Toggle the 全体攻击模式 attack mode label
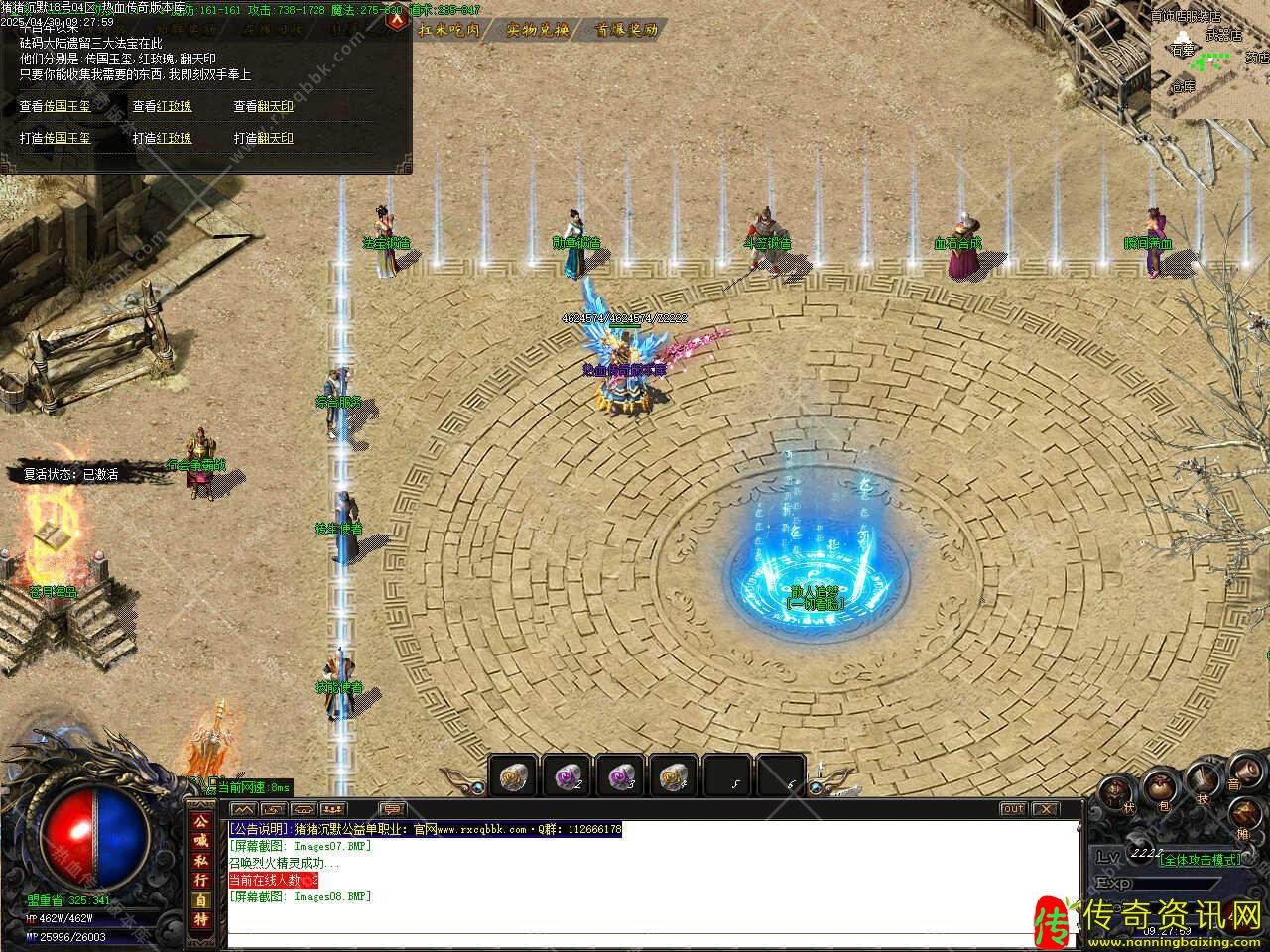 point(1200,860)
